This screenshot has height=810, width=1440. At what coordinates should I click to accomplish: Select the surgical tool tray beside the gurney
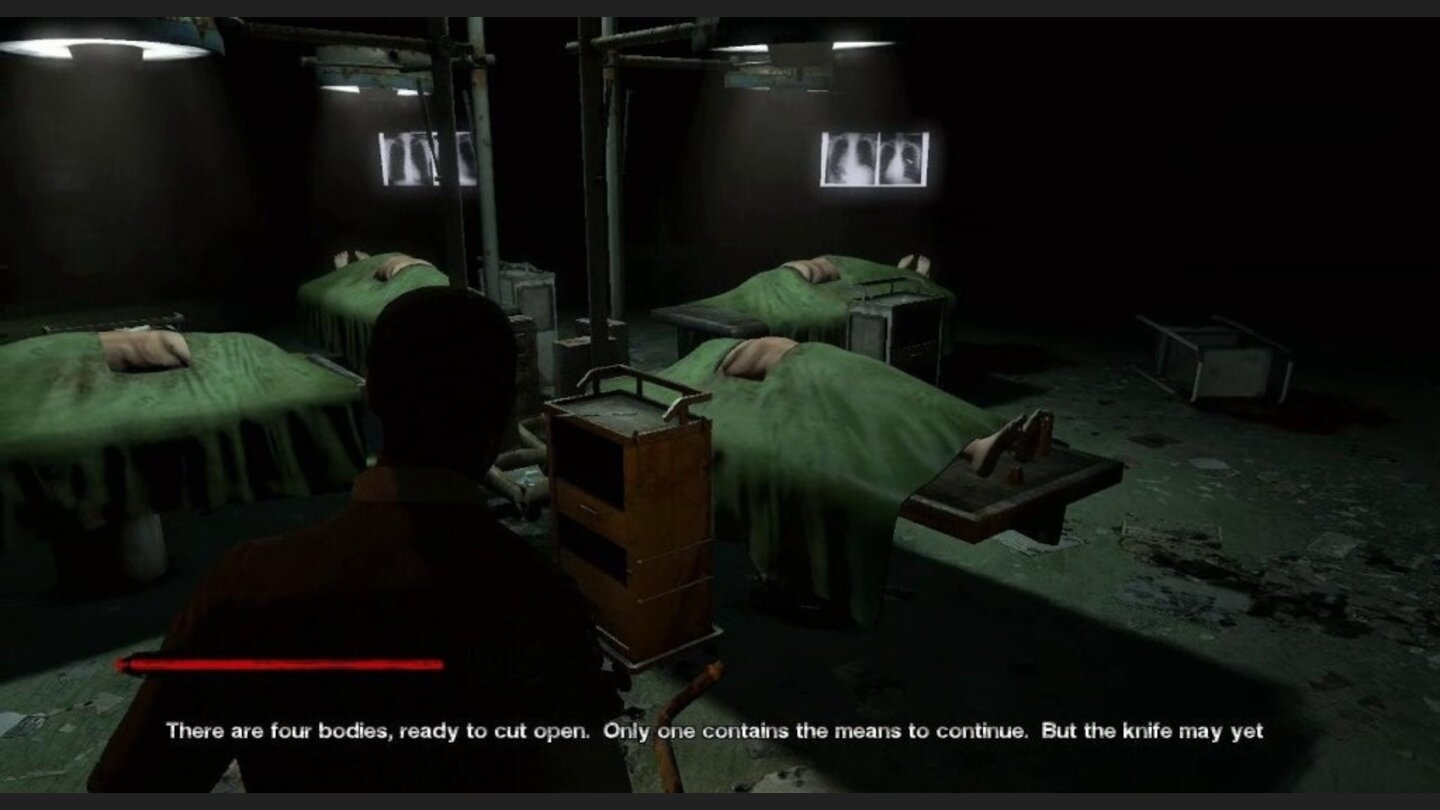1010,480
